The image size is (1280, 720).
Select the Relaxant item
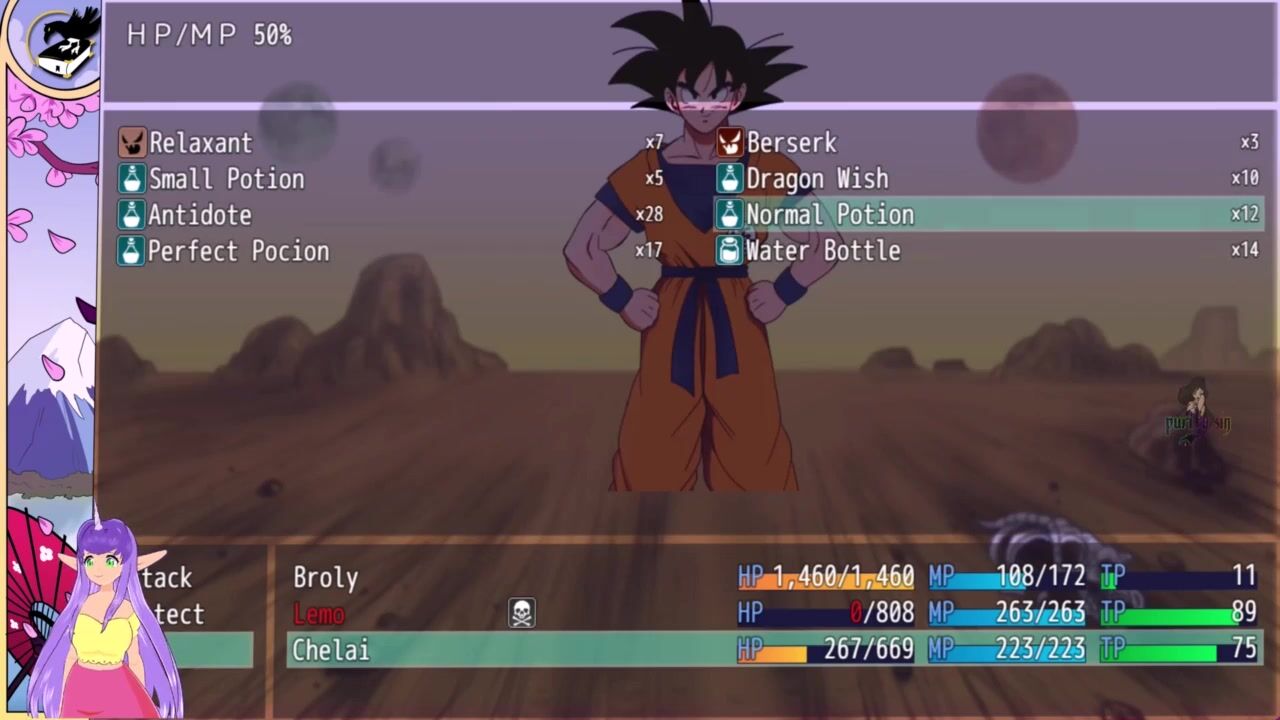(x=200, y=143)
